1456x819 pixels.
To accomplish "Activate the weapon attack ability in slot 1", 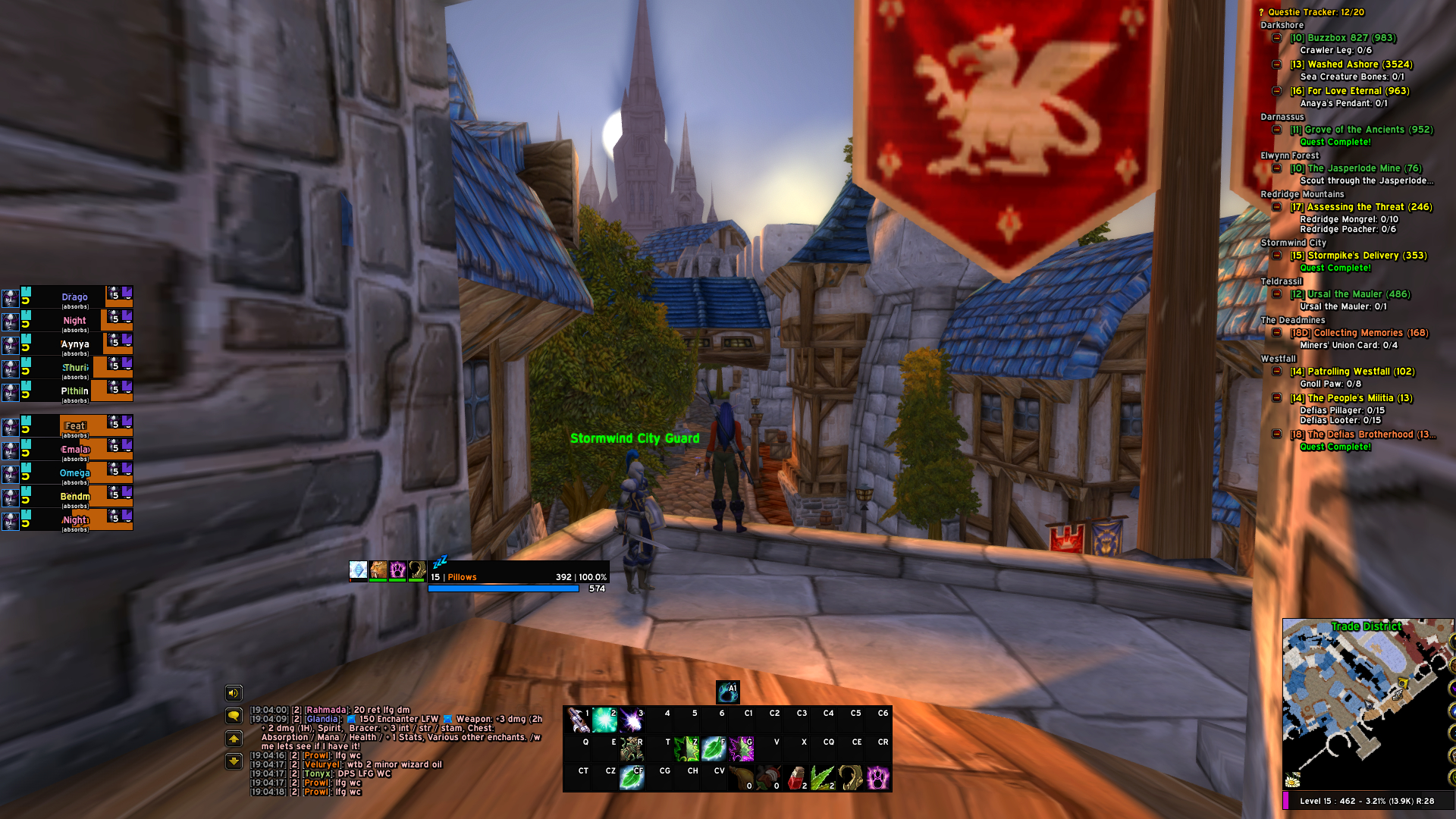I will point(577,719).
